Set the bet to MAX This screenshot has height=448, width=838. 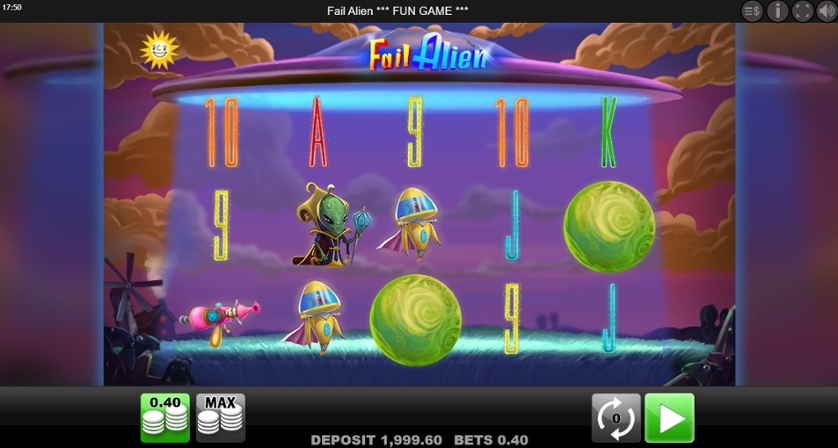[x=220, y=417]
